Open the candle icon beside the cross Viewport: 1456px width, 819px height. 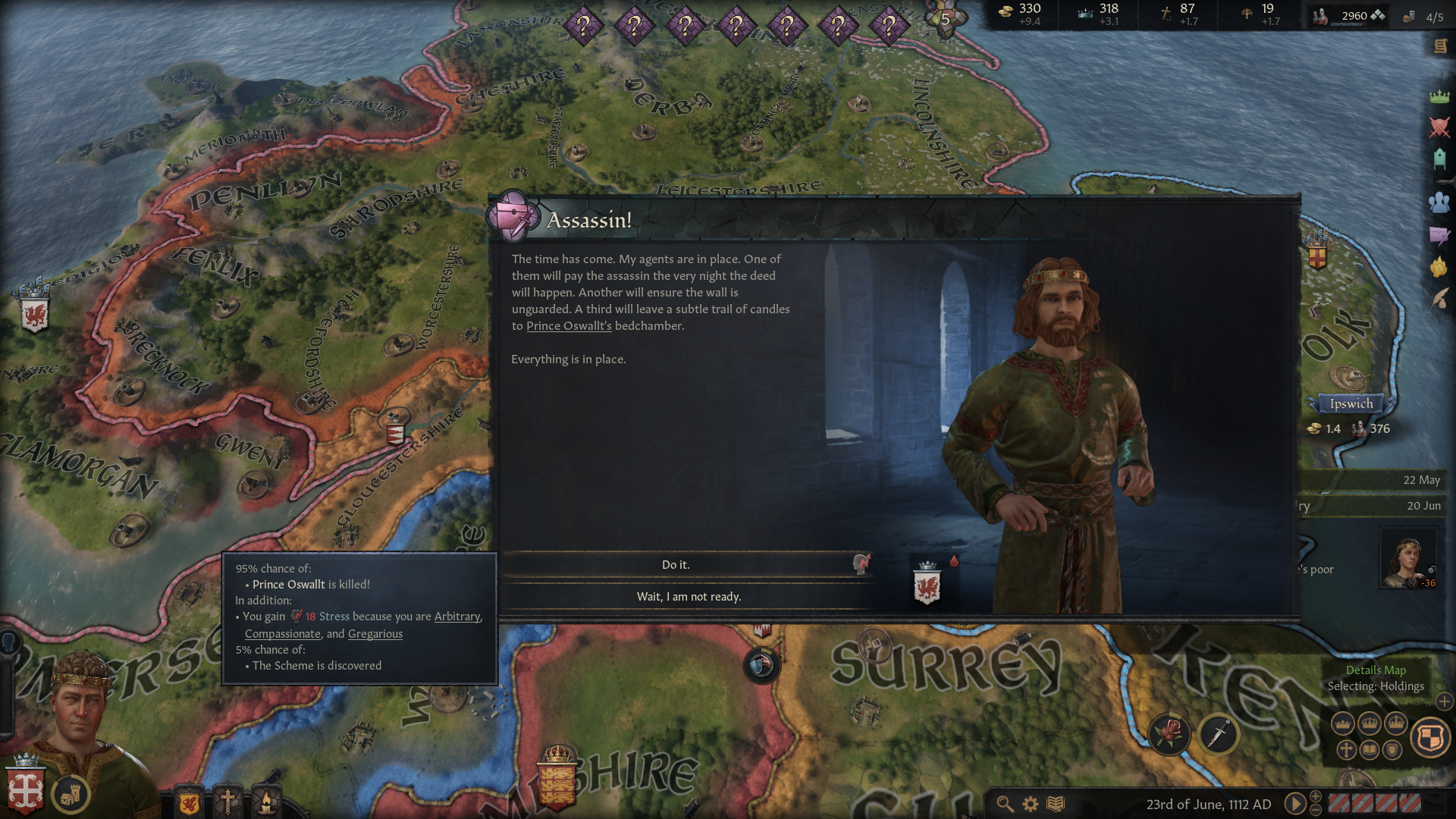(x=266, y=801)
